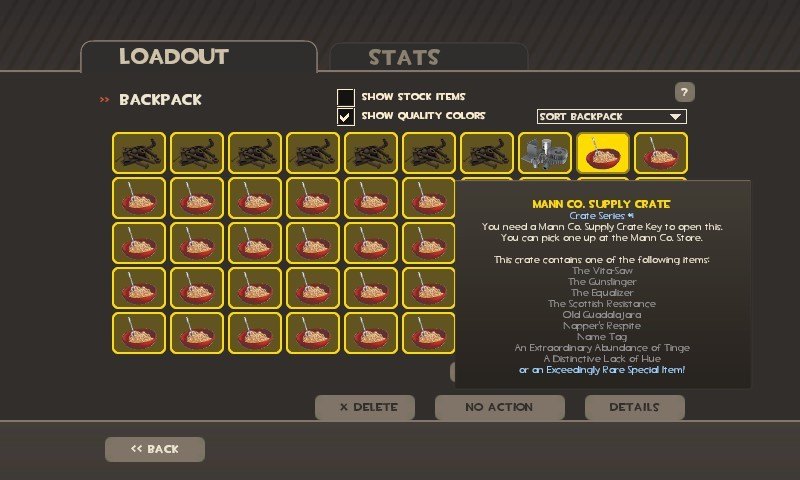Viewport: 800px width, 480px height.
Task: Open the question mark help button
Action: tap(685, 92)
